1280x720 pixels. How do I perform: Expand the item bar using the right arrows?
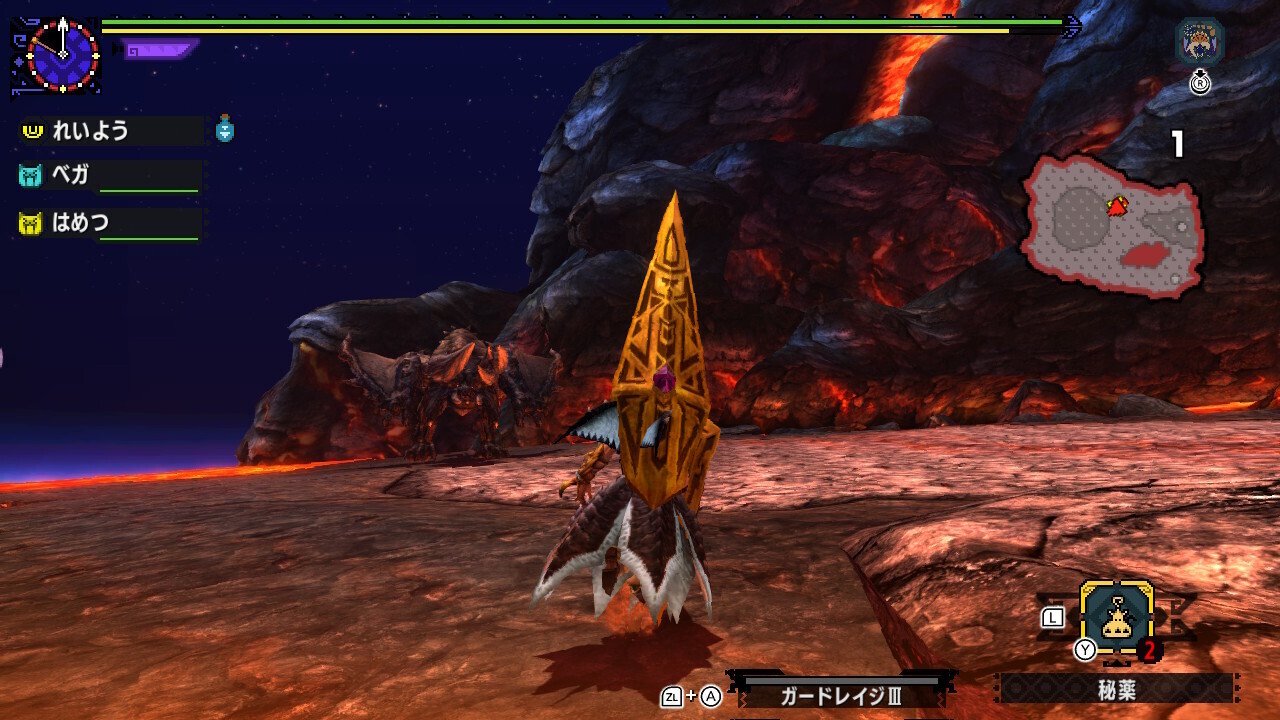click(x=1237, y=687)
